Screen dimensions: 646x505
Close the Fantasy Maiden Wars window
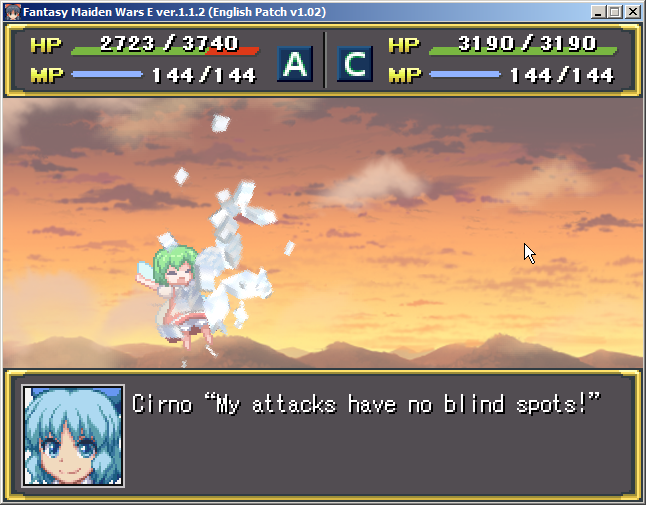(632, 12)
